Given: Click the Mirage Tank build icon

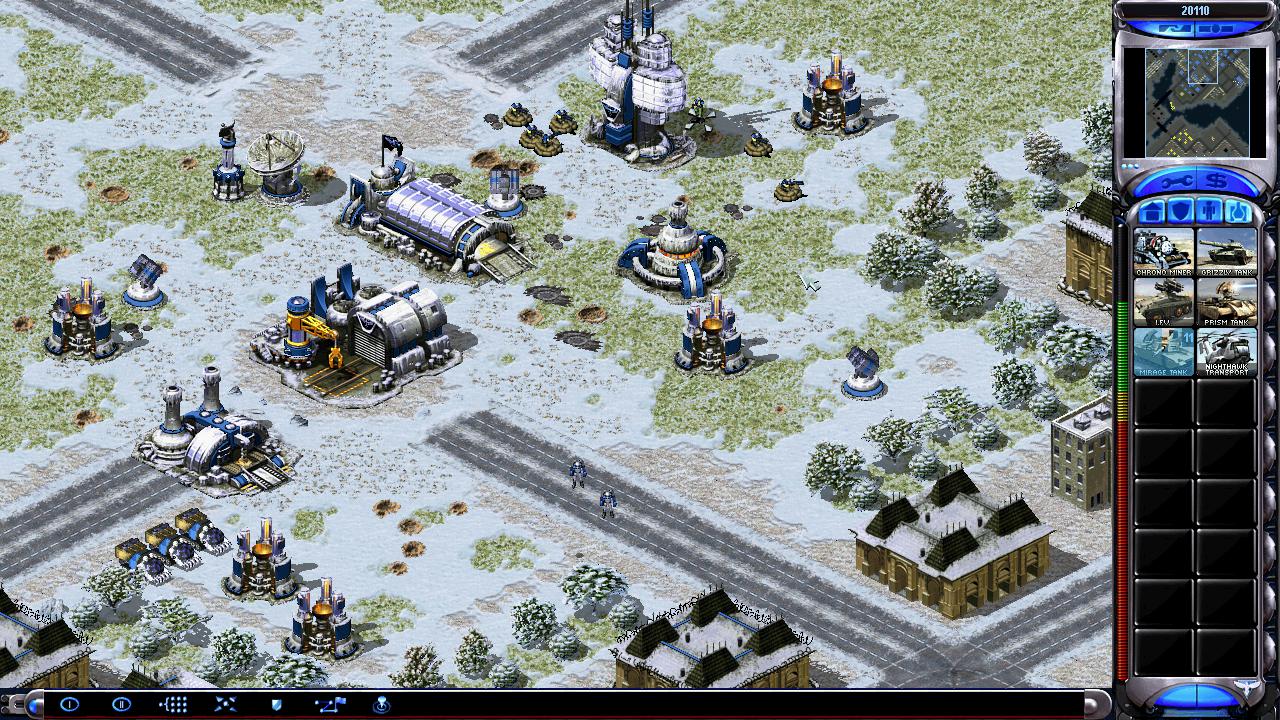Looking at the screenshot, I should coord(1163,351).
